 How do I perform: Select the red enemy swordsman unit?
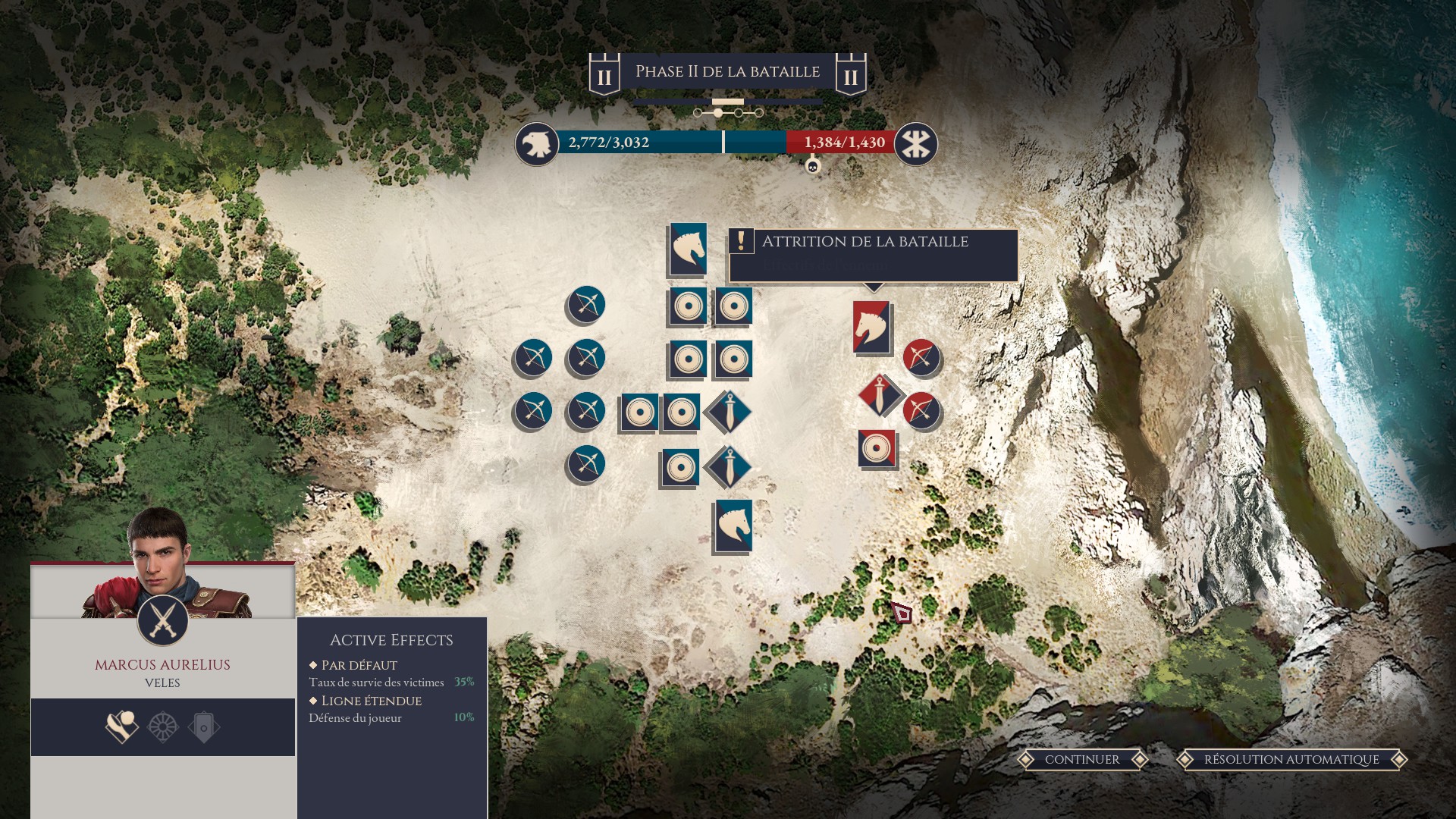click(x=880, y=395)
